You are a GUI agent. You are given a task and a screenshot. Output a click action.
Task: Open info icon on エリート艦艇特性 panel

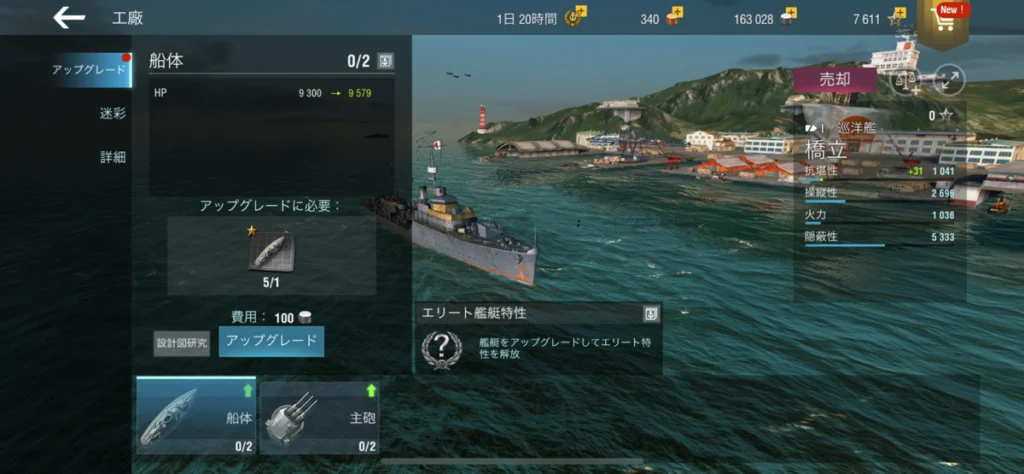click(651, 314)
